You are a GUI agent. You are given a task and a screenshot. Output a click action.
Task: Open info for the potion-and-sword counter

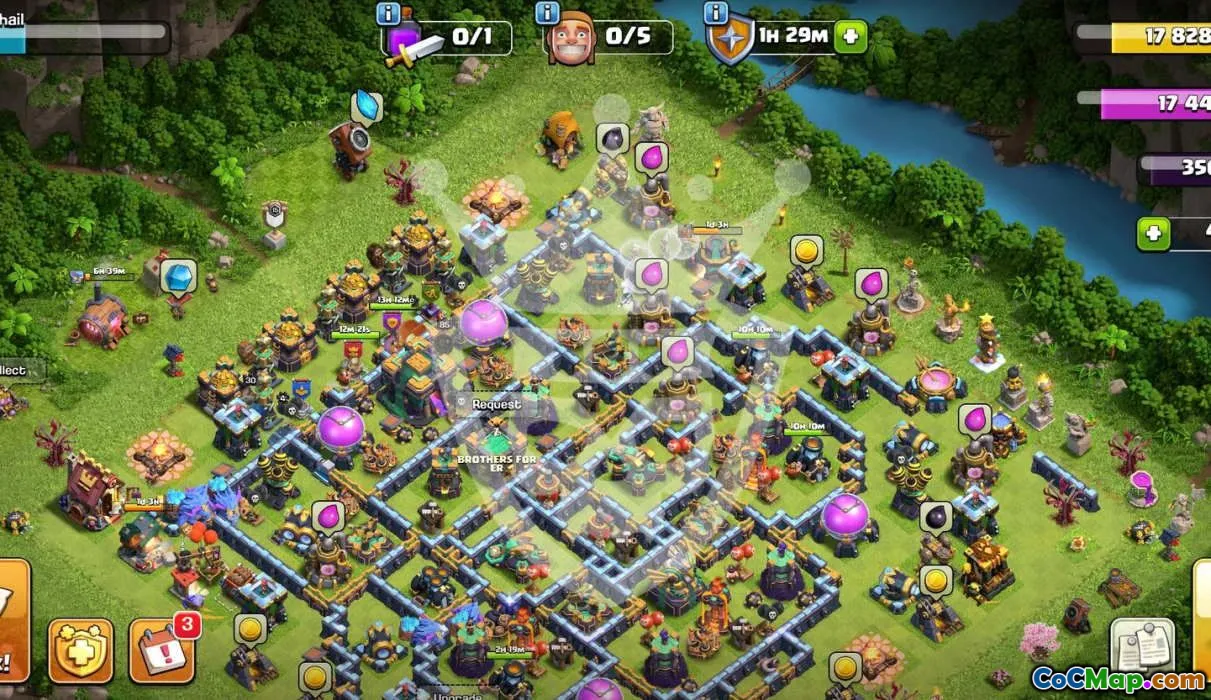(388, 14)
